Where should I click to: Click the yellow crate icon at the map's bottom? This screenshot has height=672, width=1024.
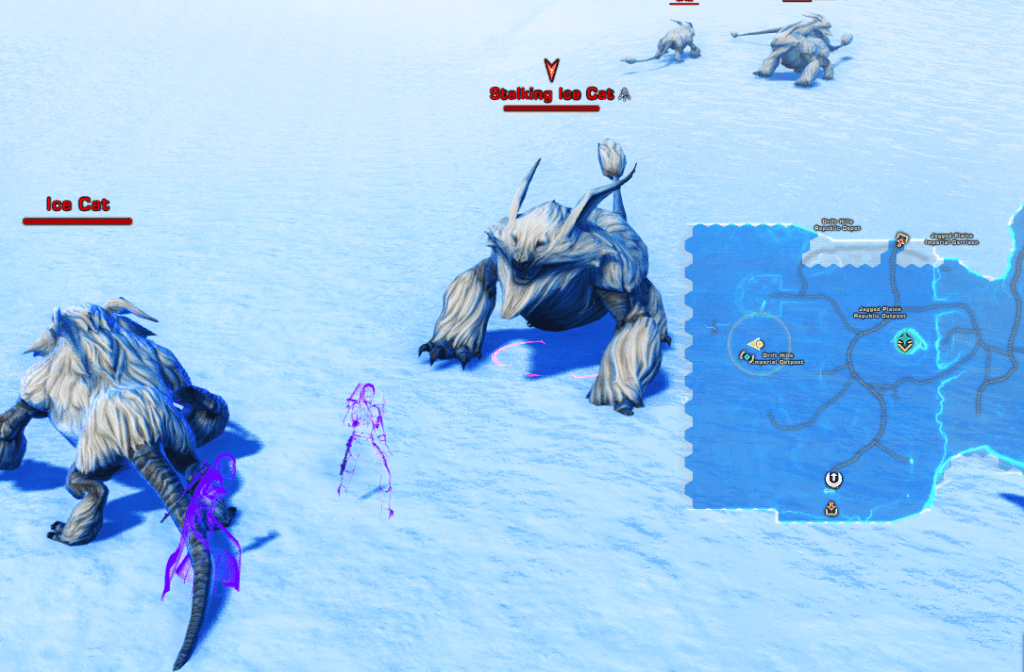(x=832, y=509)
